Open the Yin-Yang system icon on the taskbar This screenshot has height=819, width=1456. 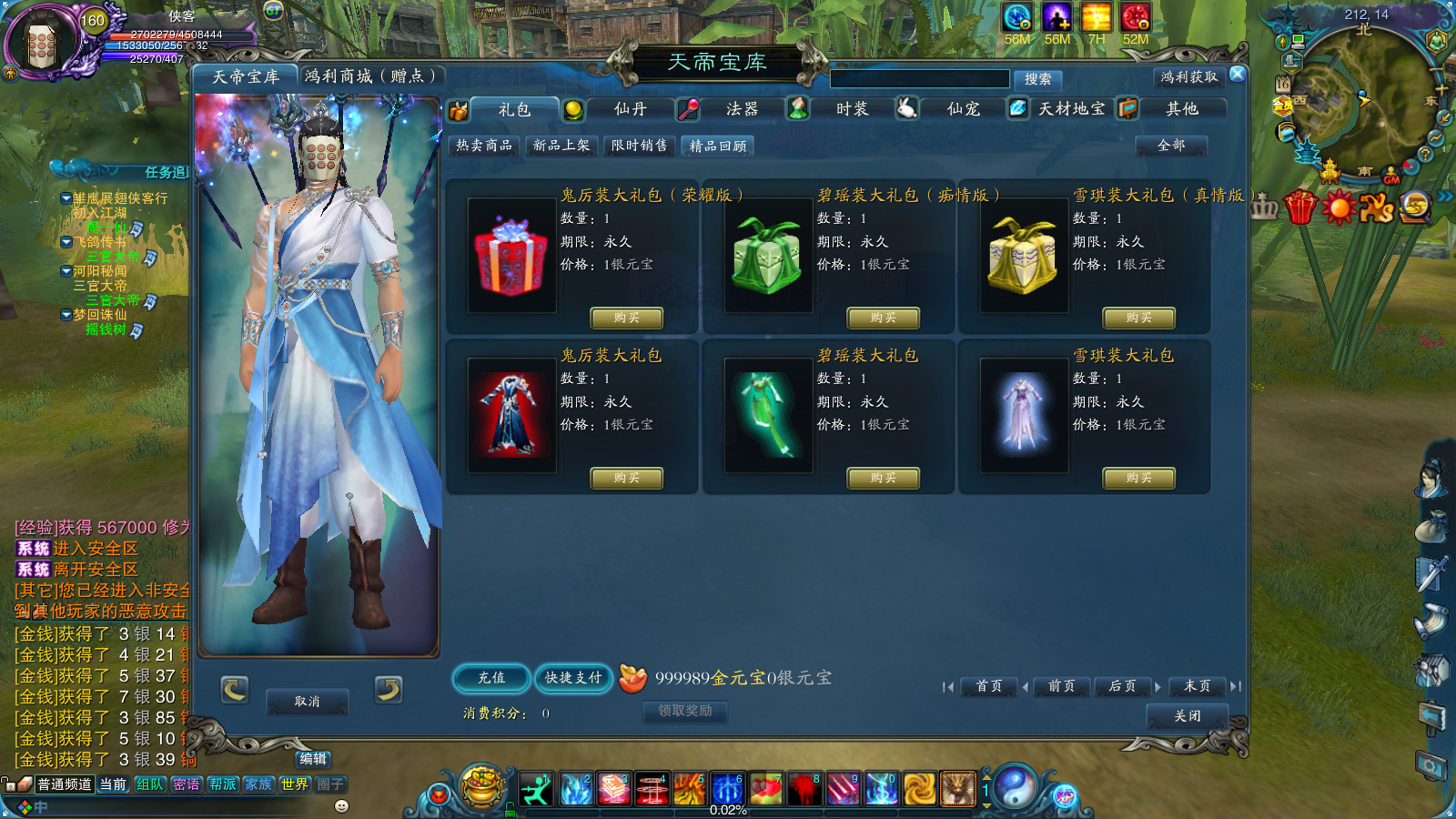1015,788
